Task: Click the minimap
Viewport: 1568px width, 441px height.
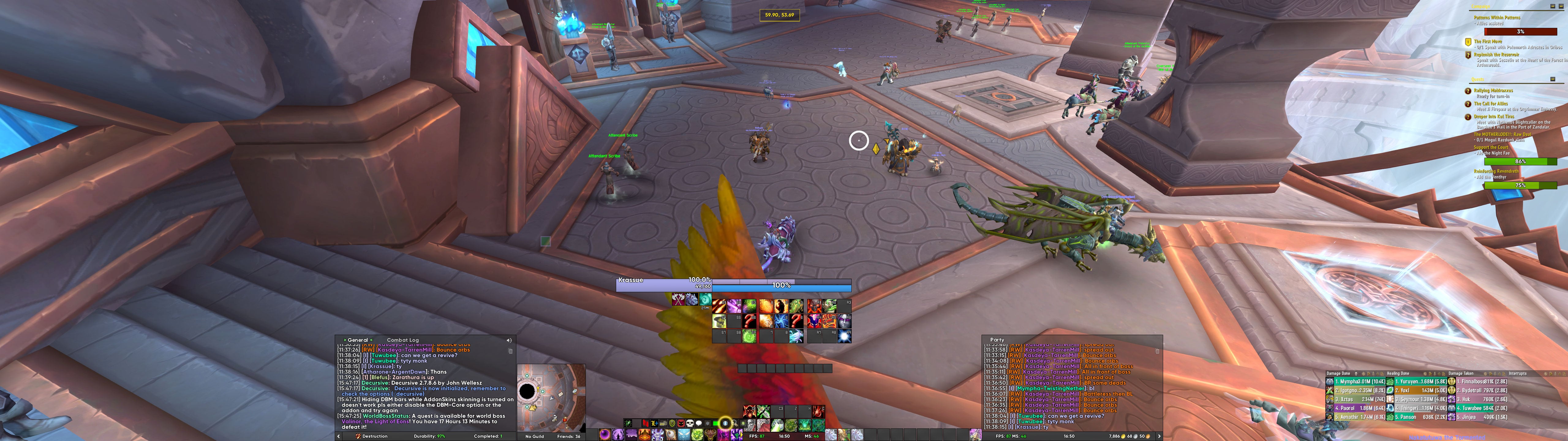Action: [x=551, y=397]
